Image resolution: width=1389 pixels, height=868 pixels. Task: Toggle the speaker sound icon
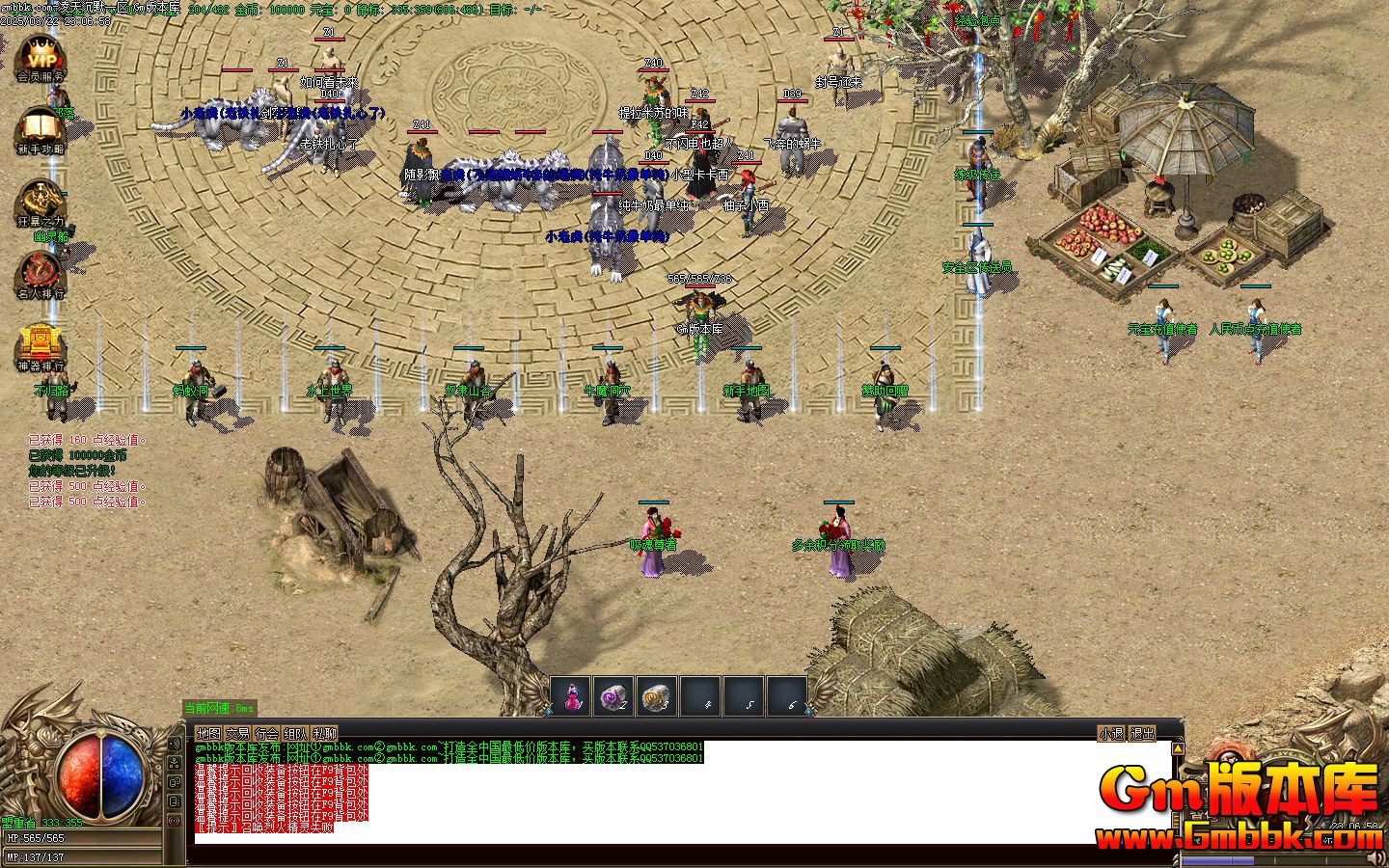point(175,744)
